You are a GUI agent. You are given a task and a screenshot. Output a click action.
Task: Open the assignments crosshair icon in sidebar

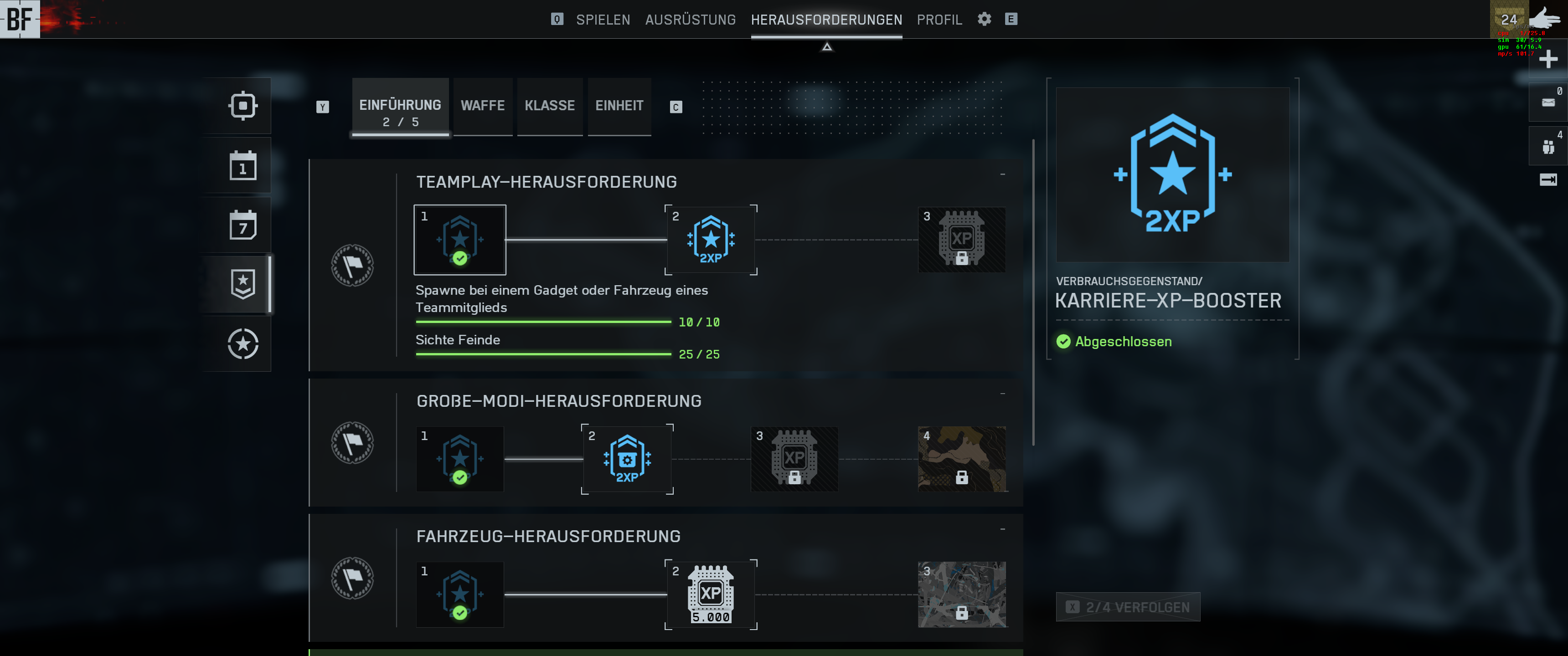pos(243,105)
